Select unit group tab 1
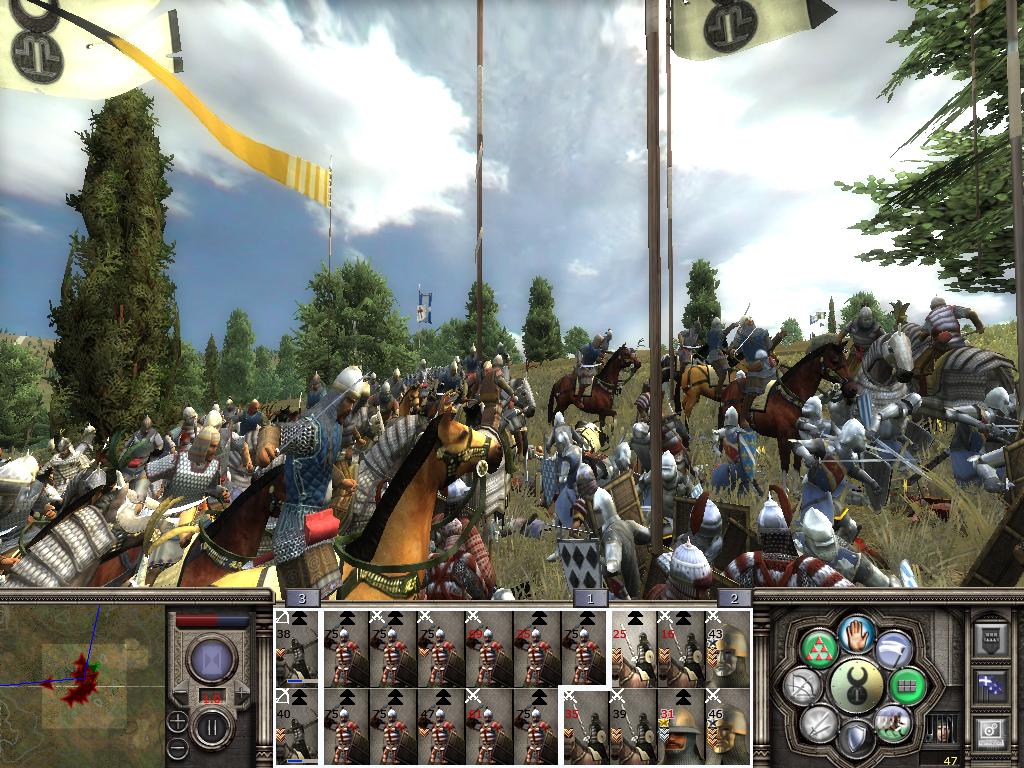This screenshot has height=768, width=1024. coord(590,598)
